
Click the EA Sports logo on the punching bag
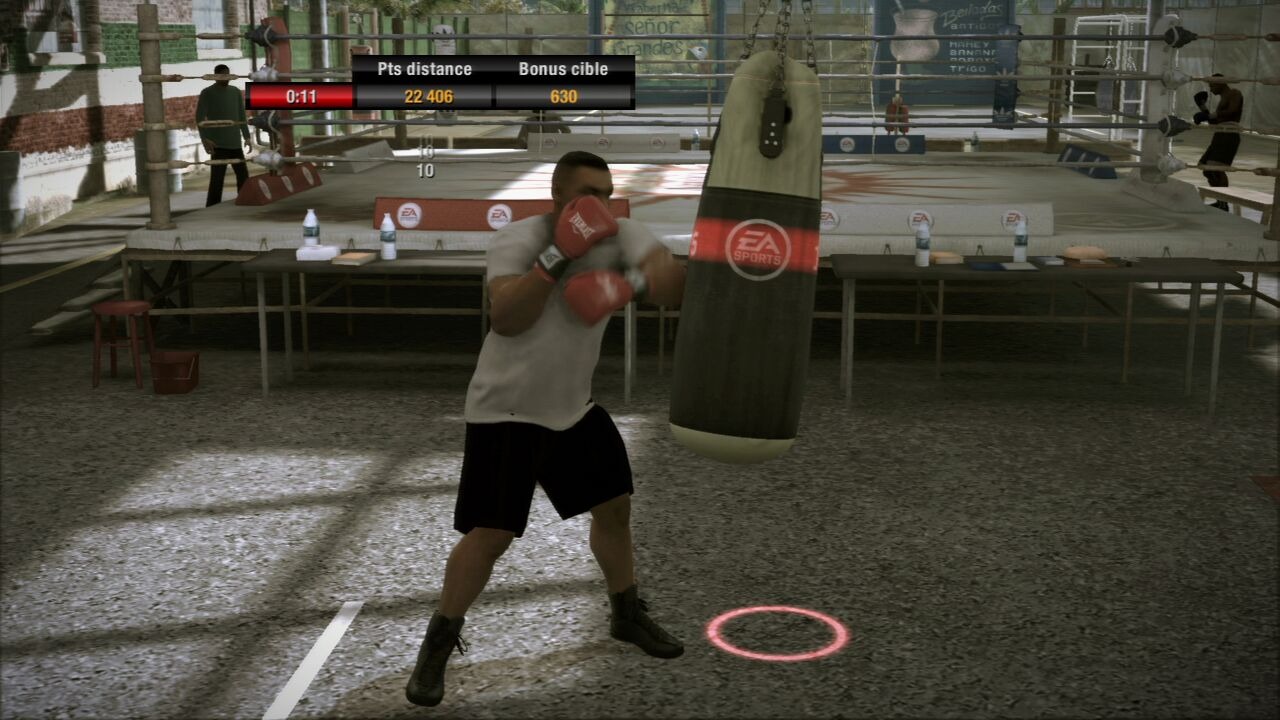pyautogui.click(x=758, y=248)
